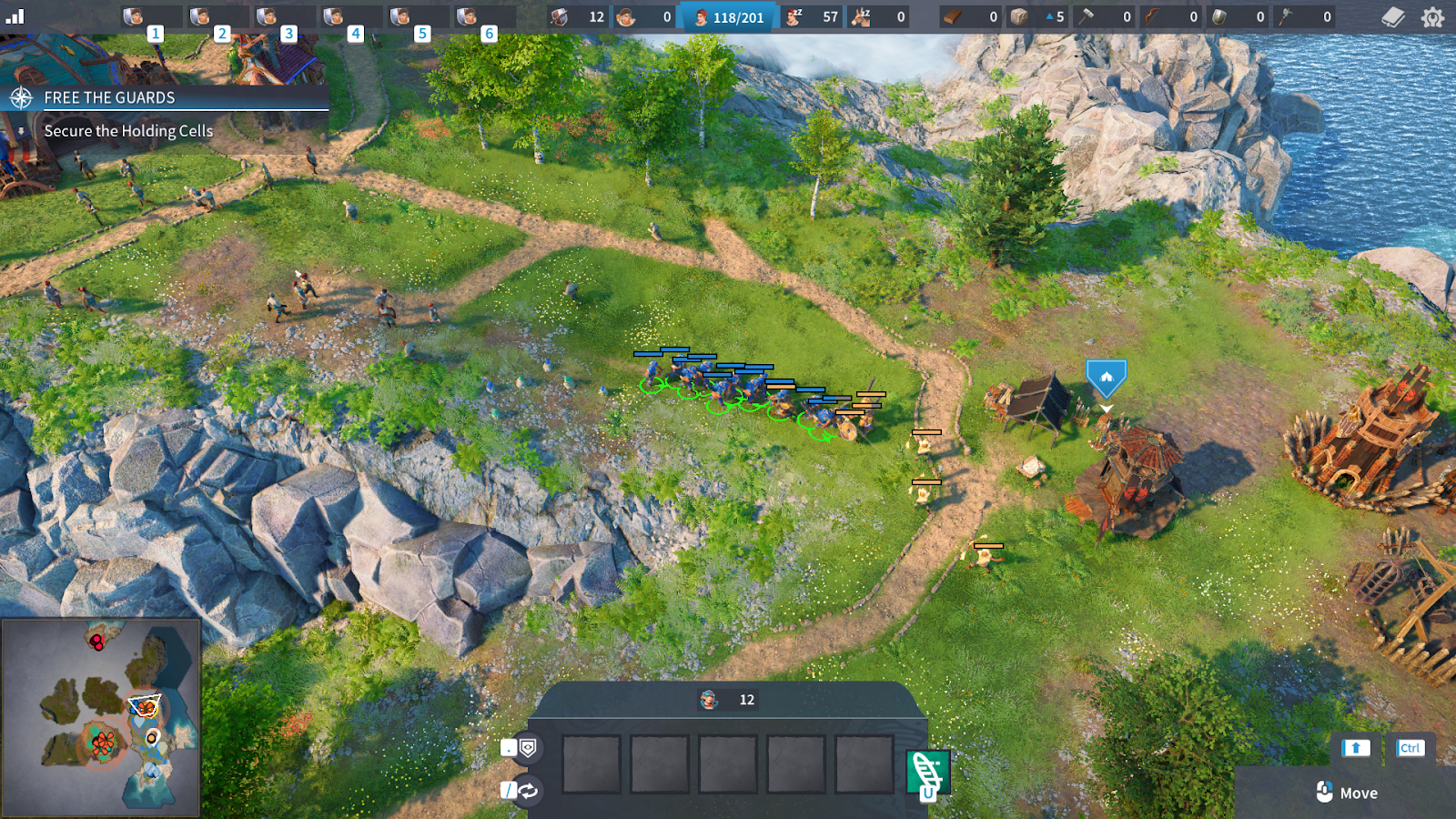Image resolution: width=1456 pixels, height=819 pixels.
Task: Open the settings gear menu
Action: pos(1432,17)
